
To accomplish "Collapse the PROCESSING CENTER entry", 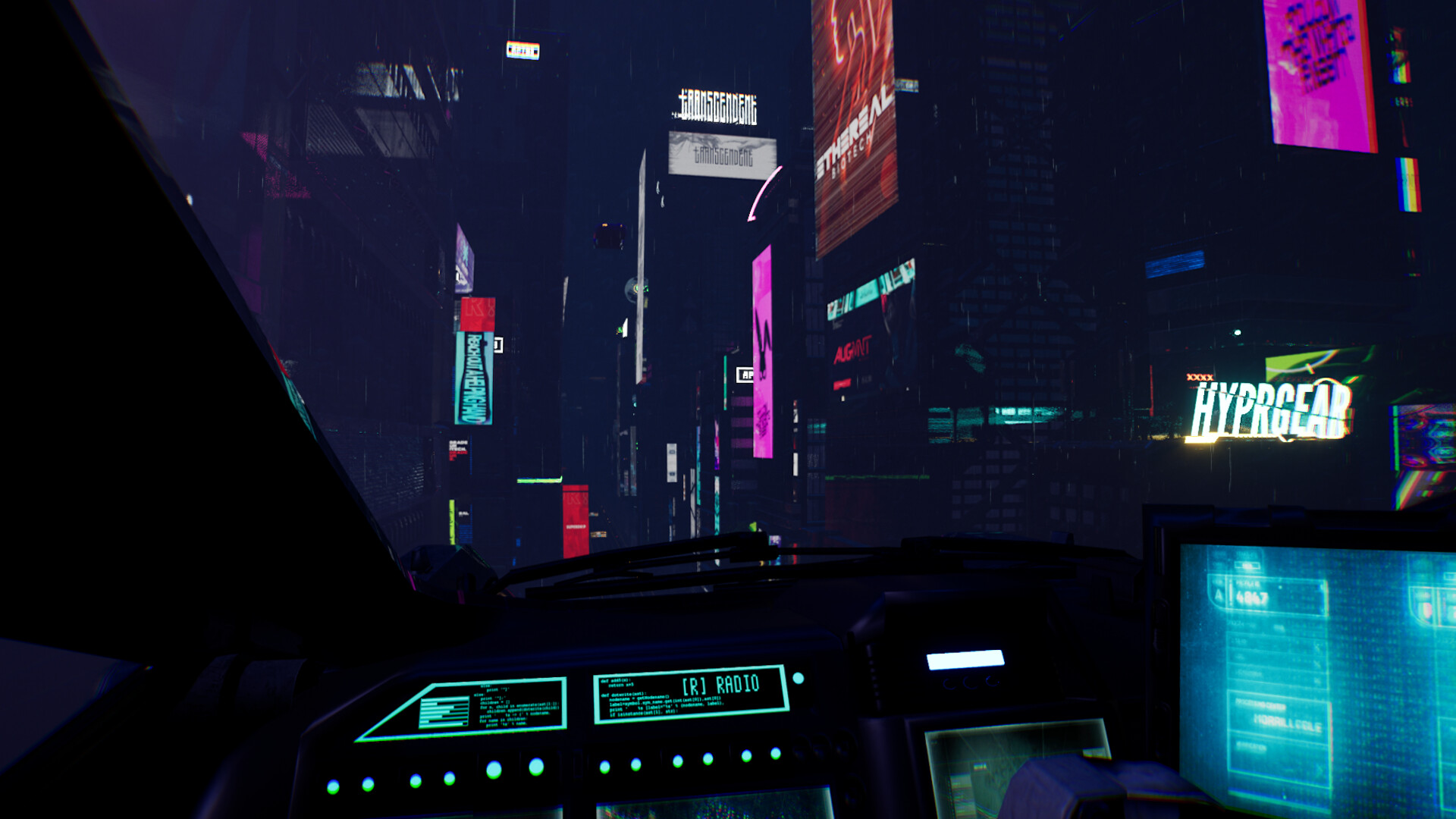I will [1260, 705].
